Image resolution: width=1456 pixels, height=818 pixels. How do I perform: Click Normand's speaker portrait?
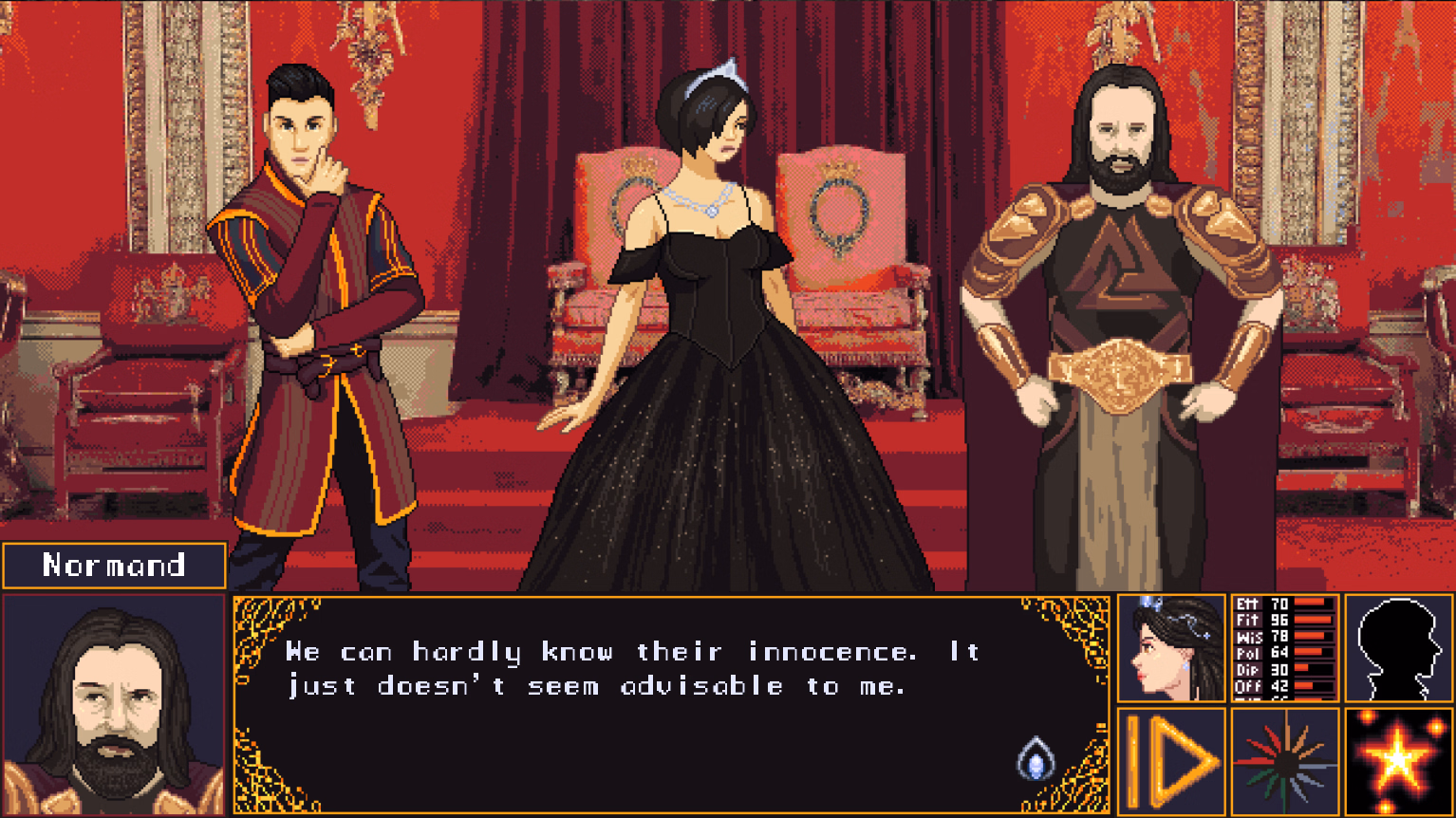[112, 705]
